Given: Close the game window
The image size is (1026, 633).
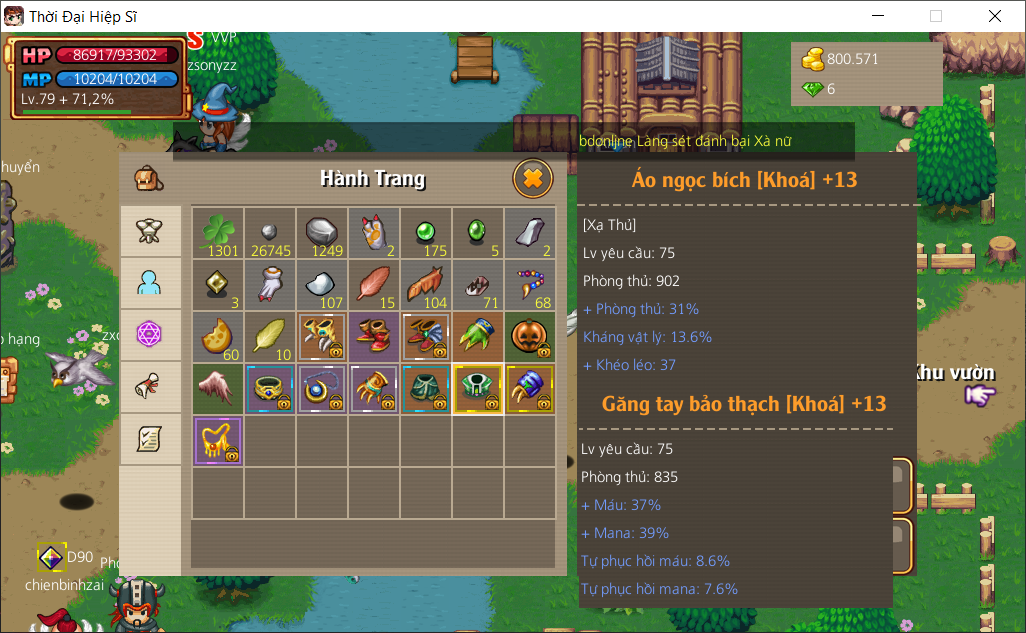Looking at the screenshot, I should 994,16.
